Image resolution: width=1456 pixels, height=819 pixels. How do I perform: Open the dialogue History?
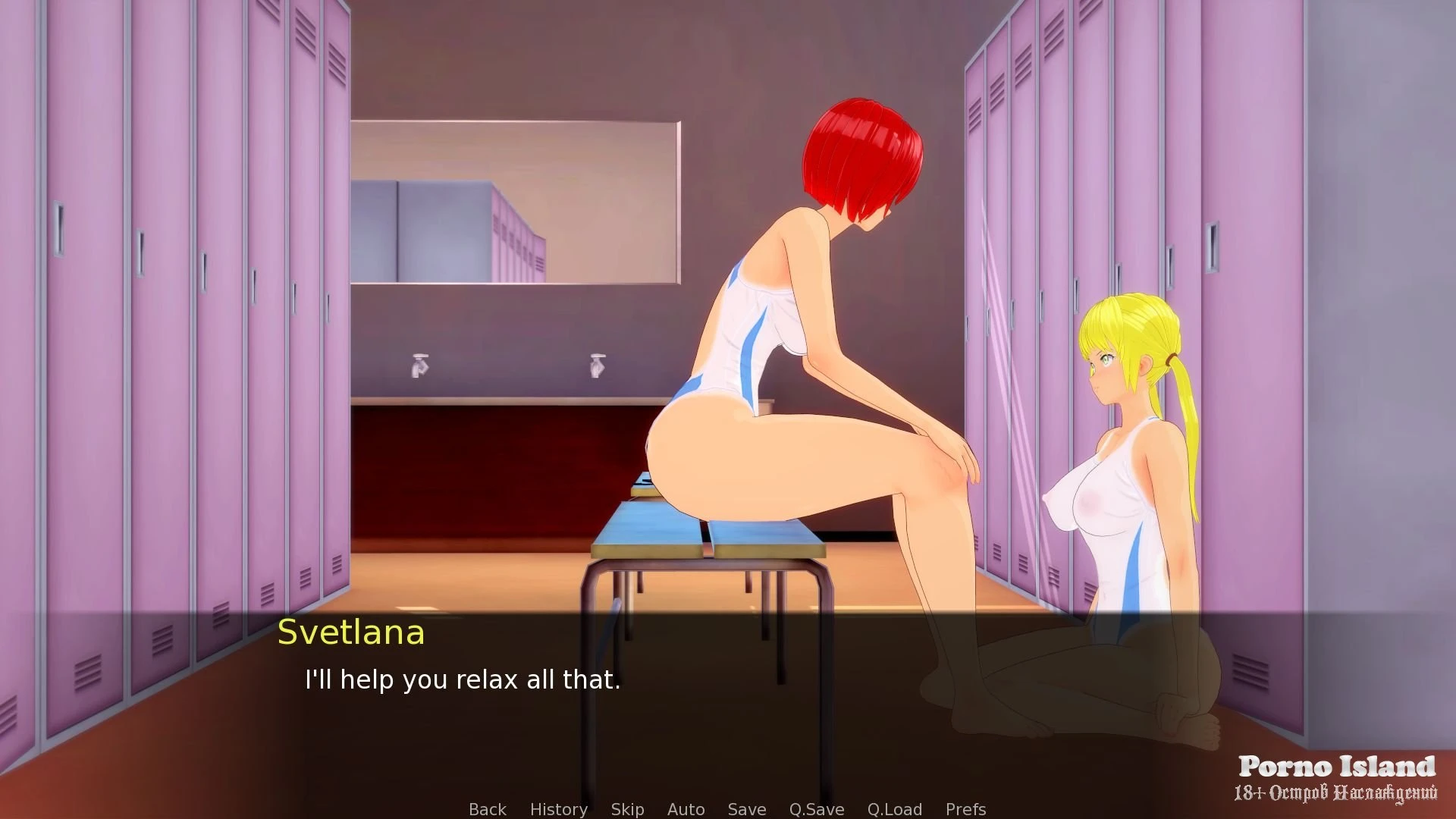click(x=558, y=809)
